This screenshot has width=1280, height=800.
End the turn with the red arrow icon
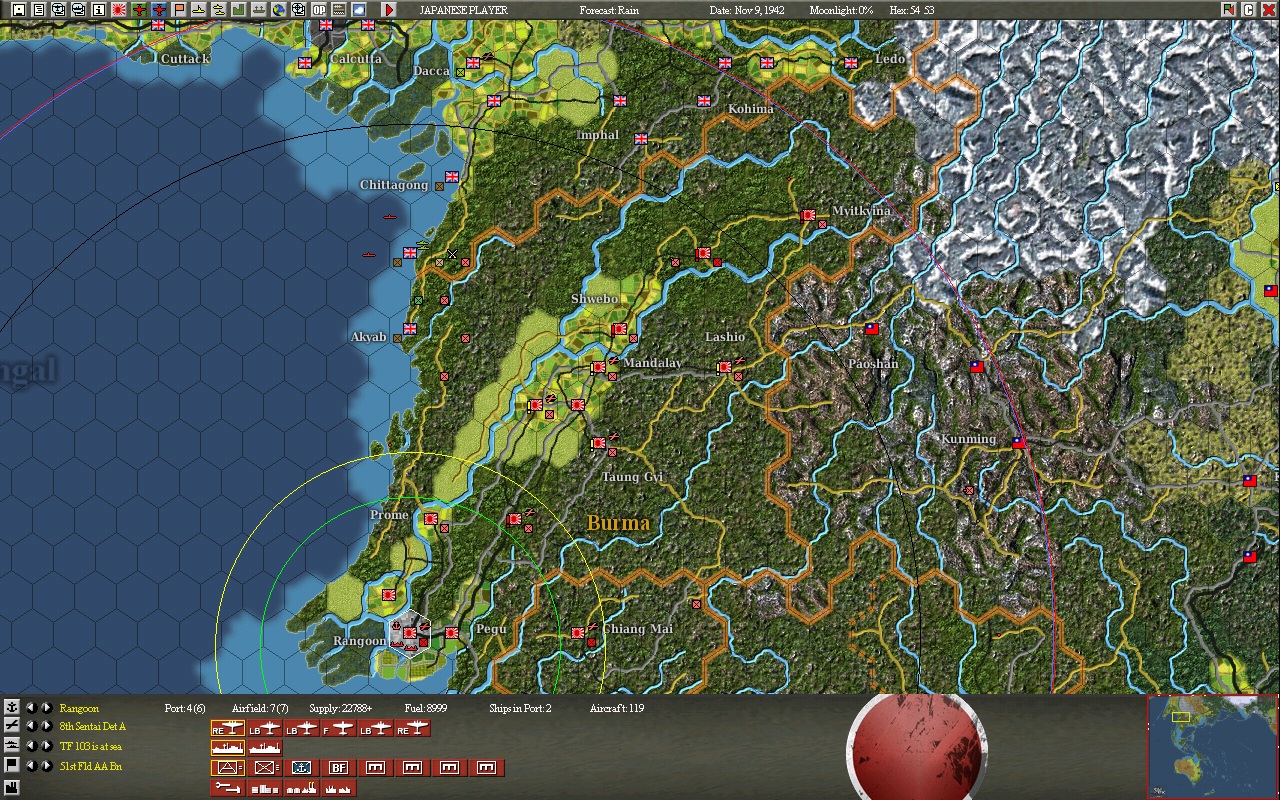[x=389, y=9]
